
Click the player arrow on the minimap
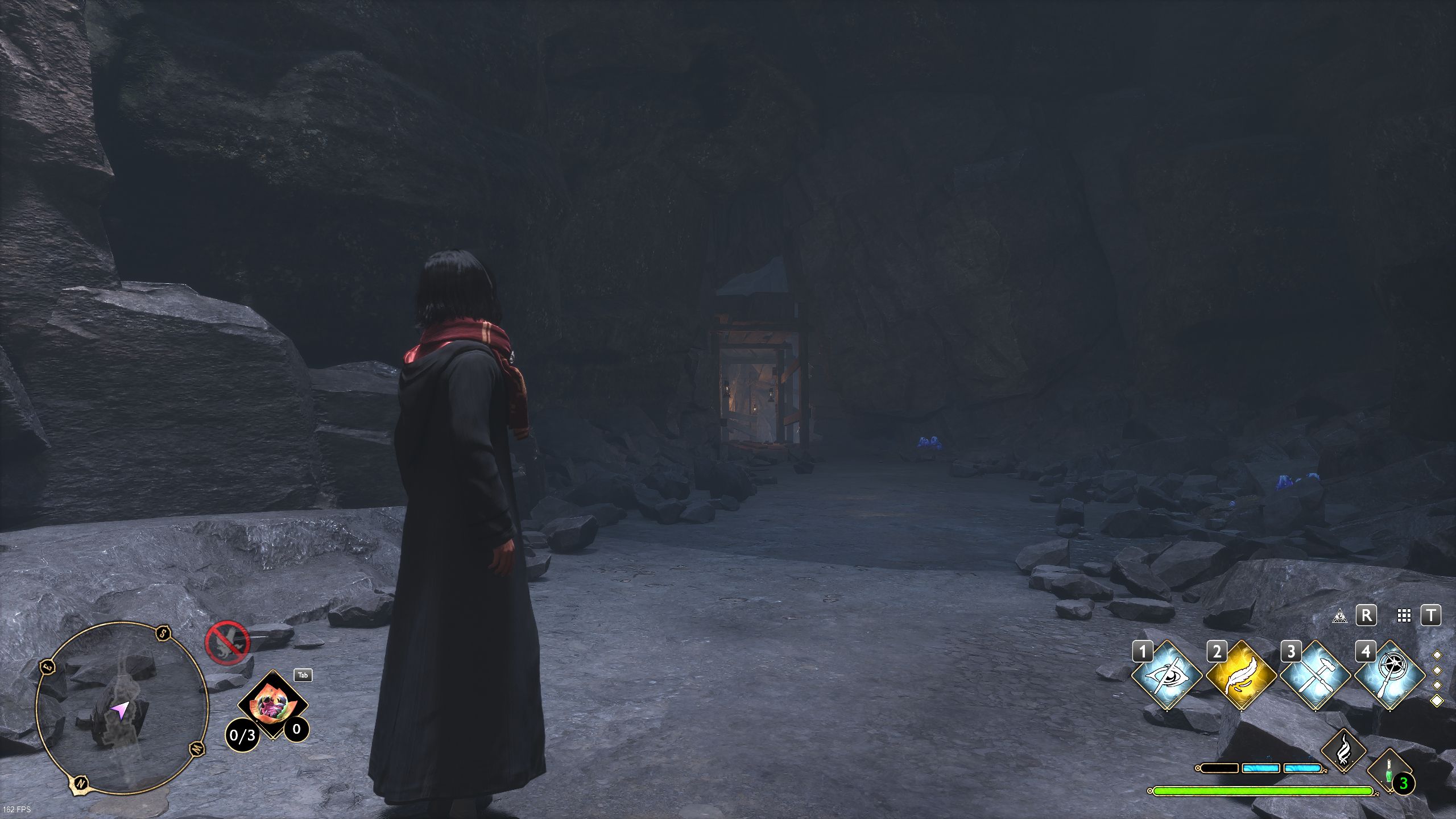(119, 711)
